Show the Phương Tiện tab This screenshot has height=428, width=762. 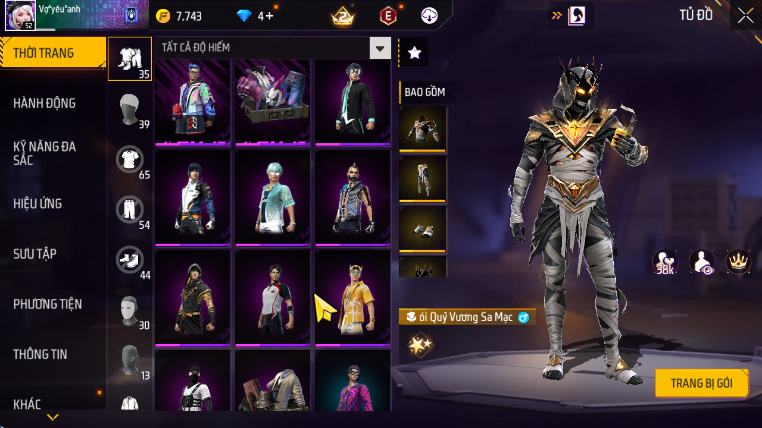coord(48,304)
